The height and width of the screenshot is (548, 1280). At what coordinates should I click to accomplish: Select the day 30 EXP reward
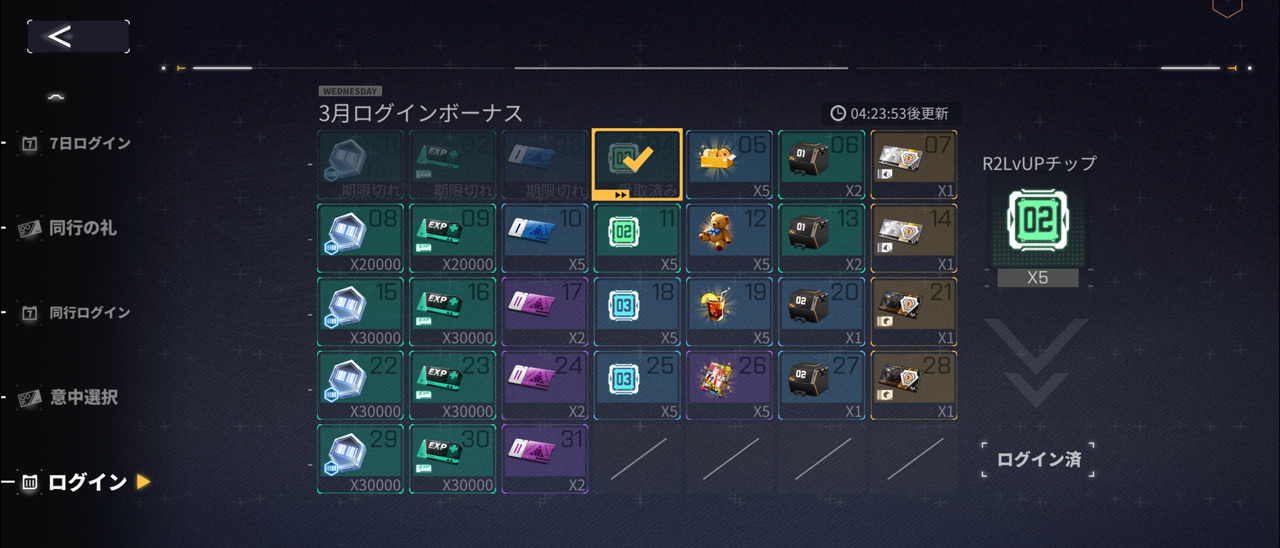[x=452, y=459]
